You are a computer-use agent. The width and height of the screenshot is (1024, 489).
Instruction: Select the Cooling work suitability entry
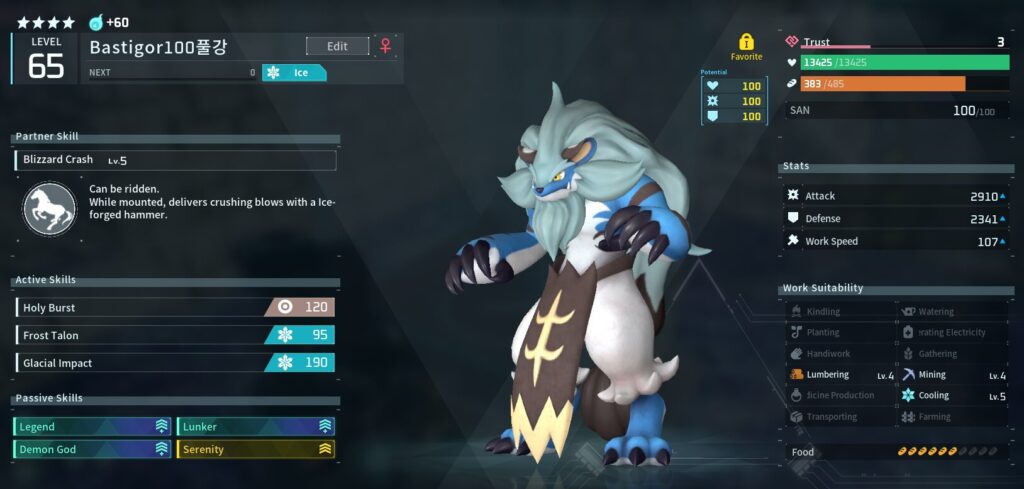[953, 396]
